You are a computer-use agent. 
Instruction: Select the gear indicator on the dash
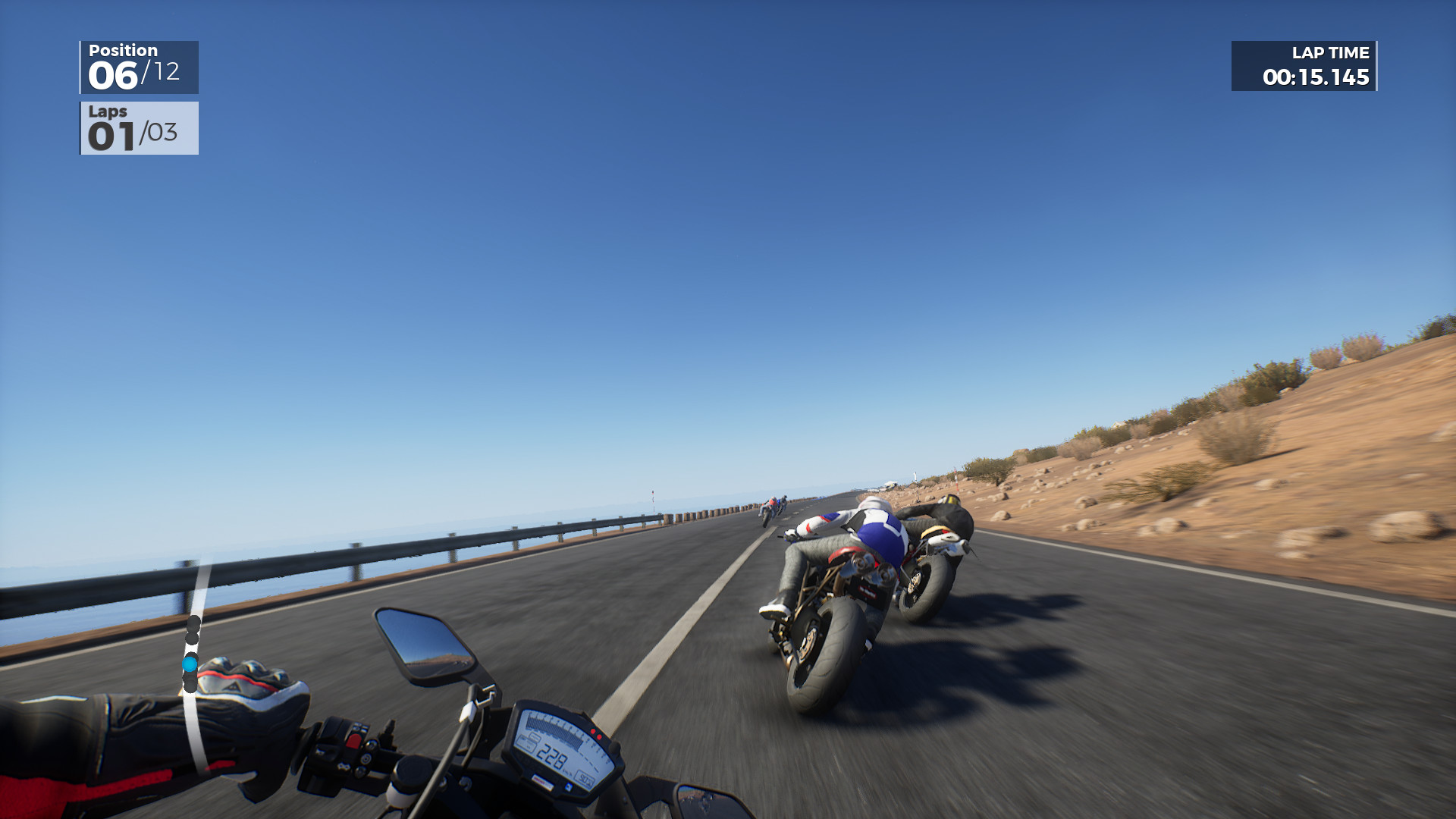pyautogui.click(x=585, y=778)
